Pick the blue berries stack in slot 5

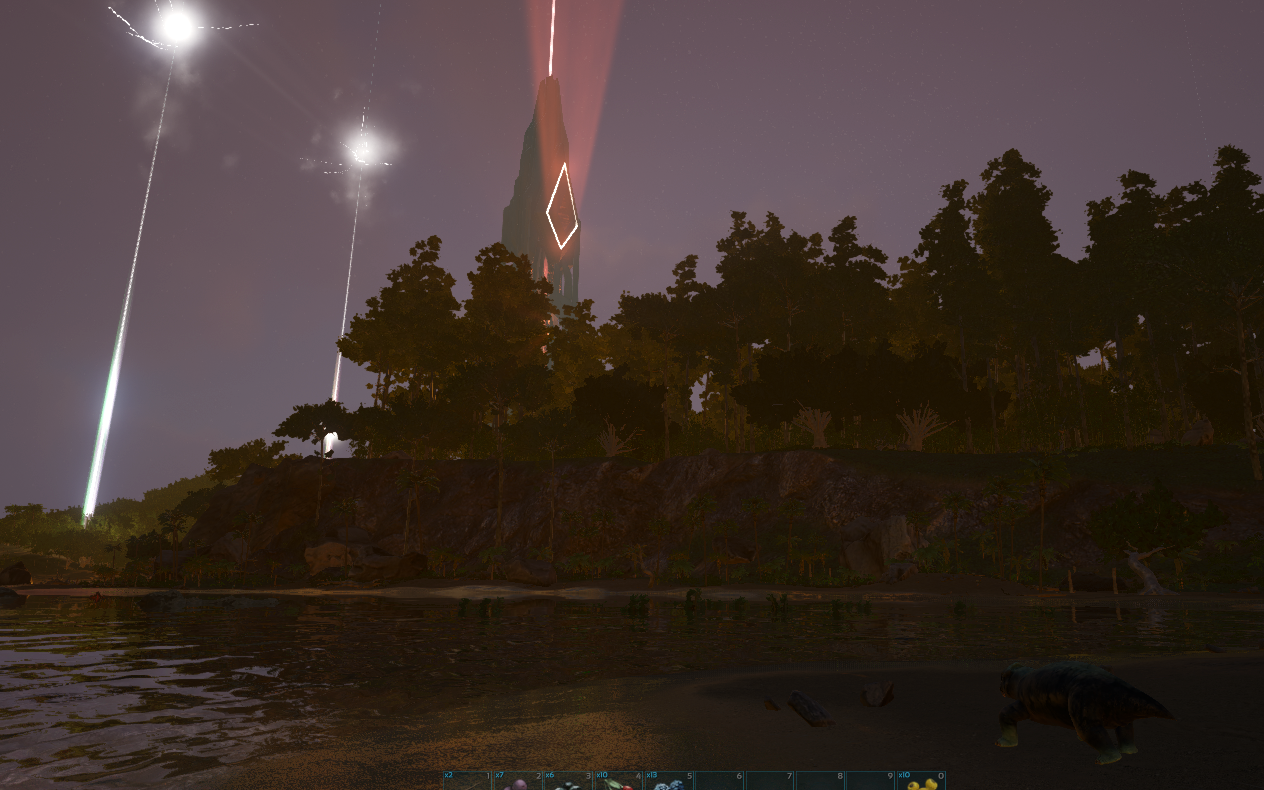coord(668,781)
